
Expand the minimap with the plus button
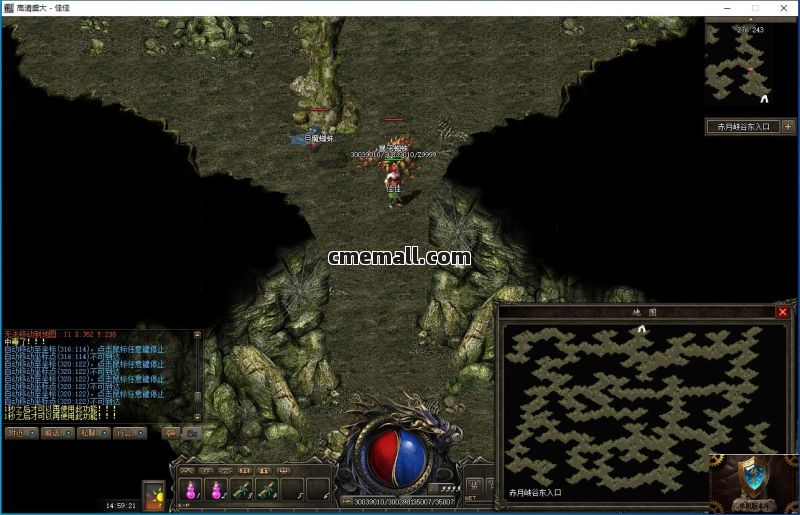pos(788,127)
